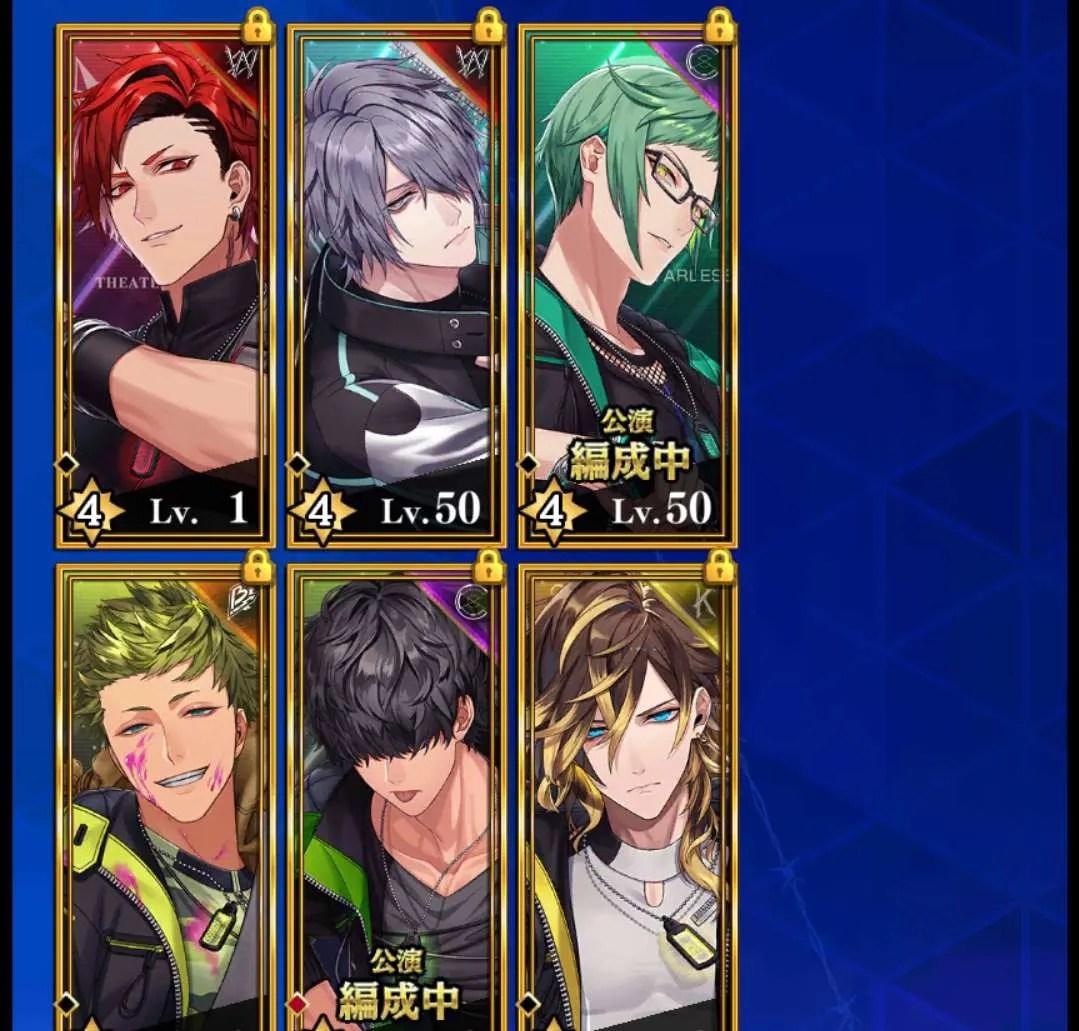Unlock the spiky green-haired character card padlock
The image size is (1079, 1031).
tap(258, 567)
